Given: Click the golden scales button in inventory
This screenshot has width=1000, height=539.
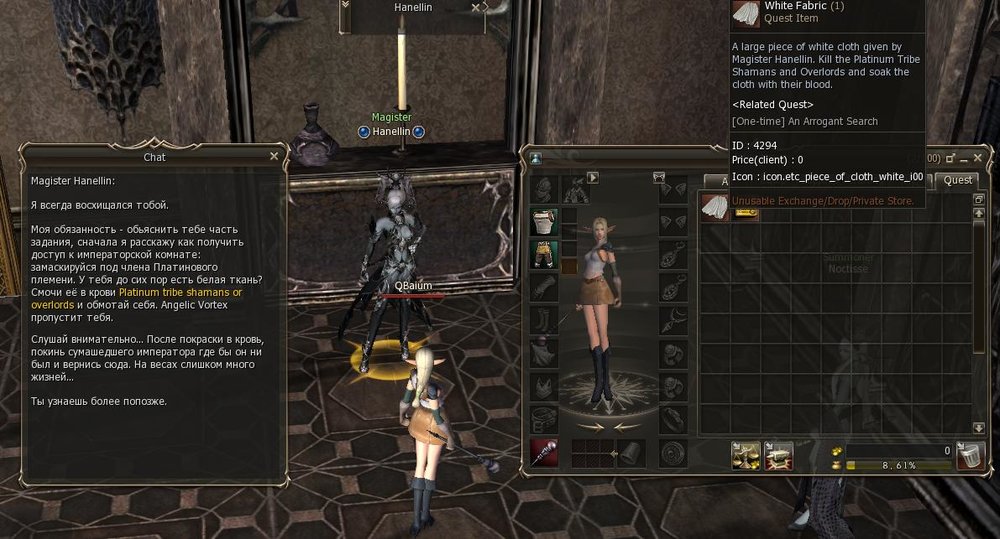Looking at the screenshot, I should (x=747, y=455).
